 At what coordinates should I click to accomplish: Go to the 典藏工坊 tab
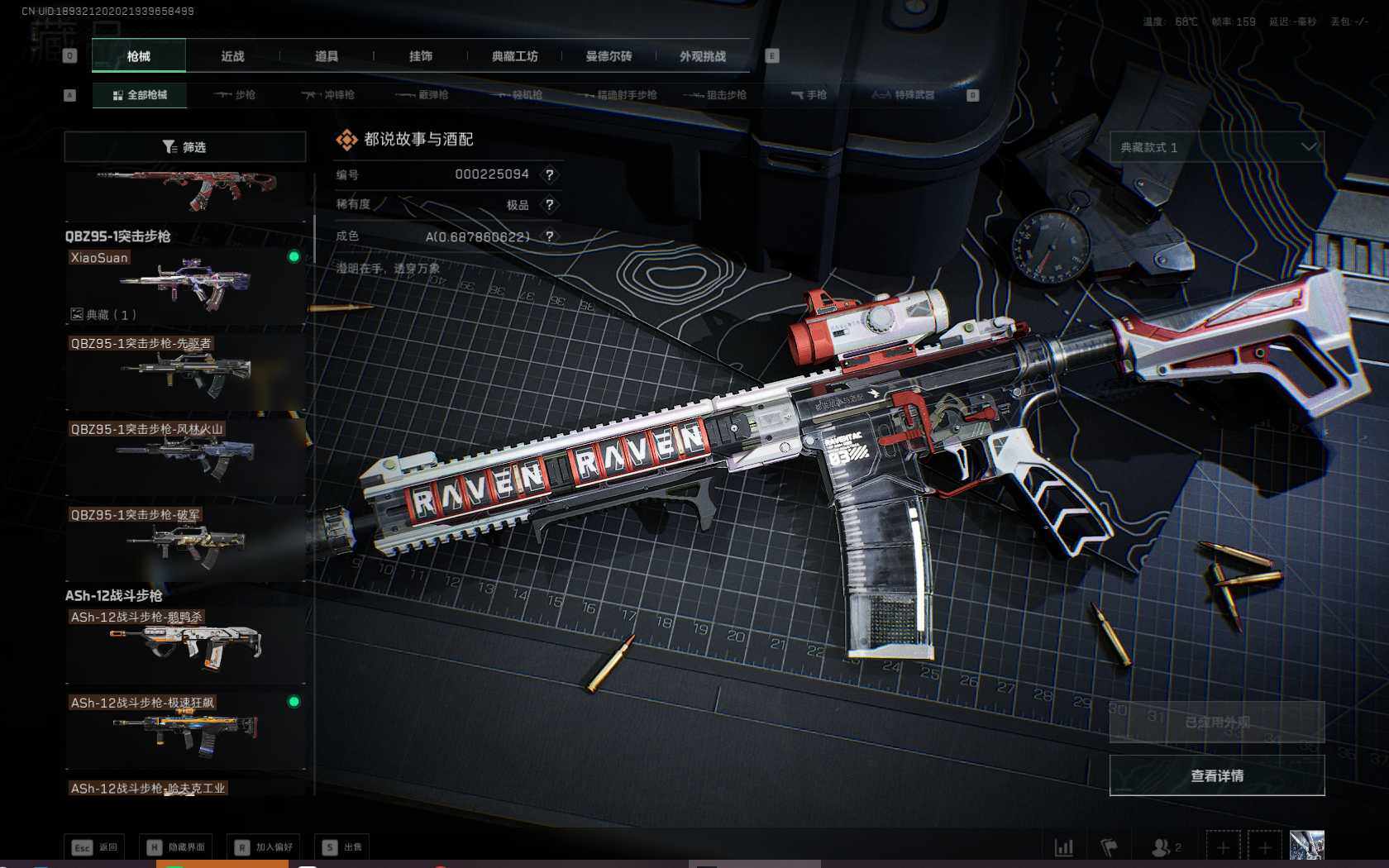[x=514, y=56]
